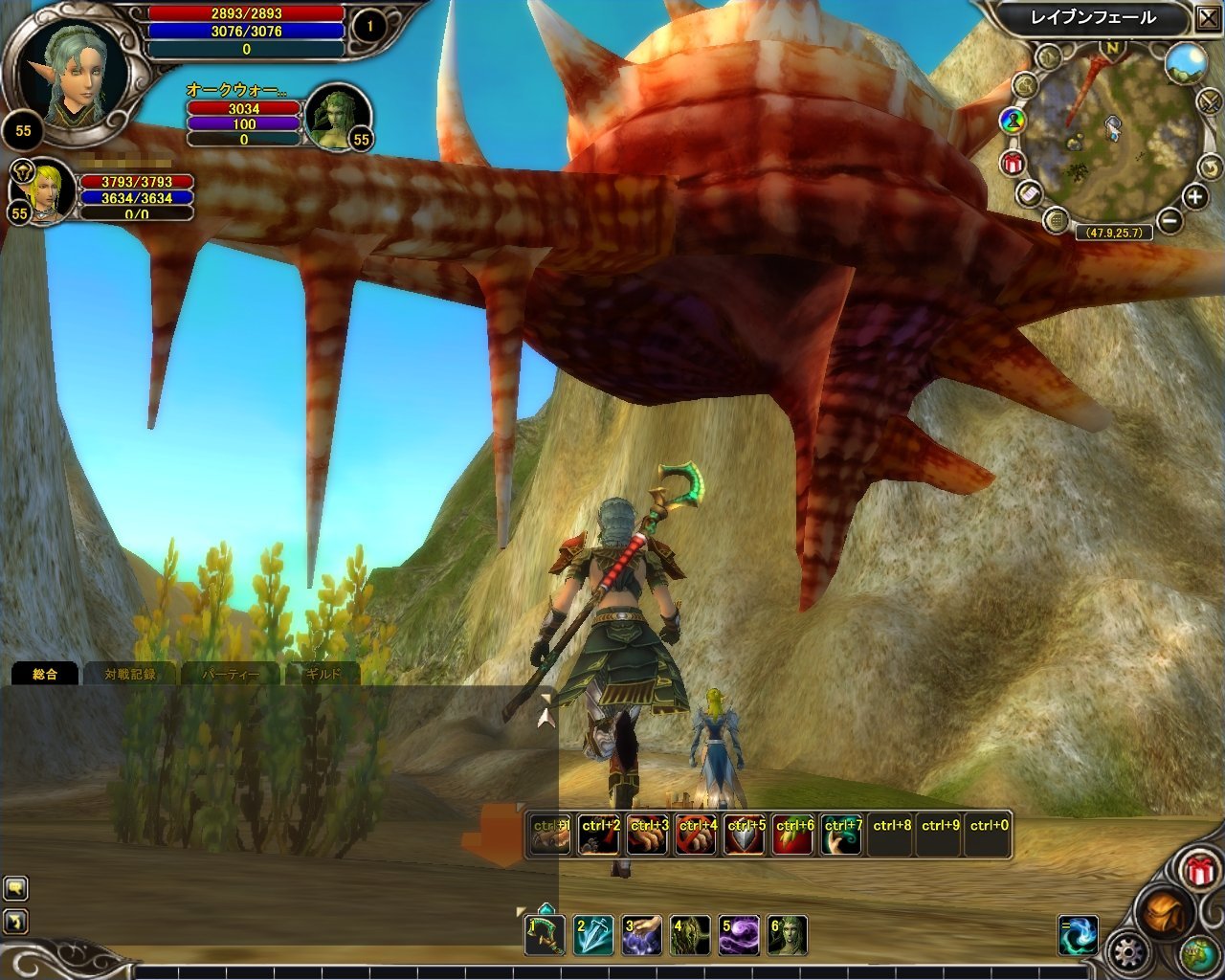The image size is (1225, 980).
Task: Click the rainbow player icon near minimap
Action: (x=1013, y=121)
